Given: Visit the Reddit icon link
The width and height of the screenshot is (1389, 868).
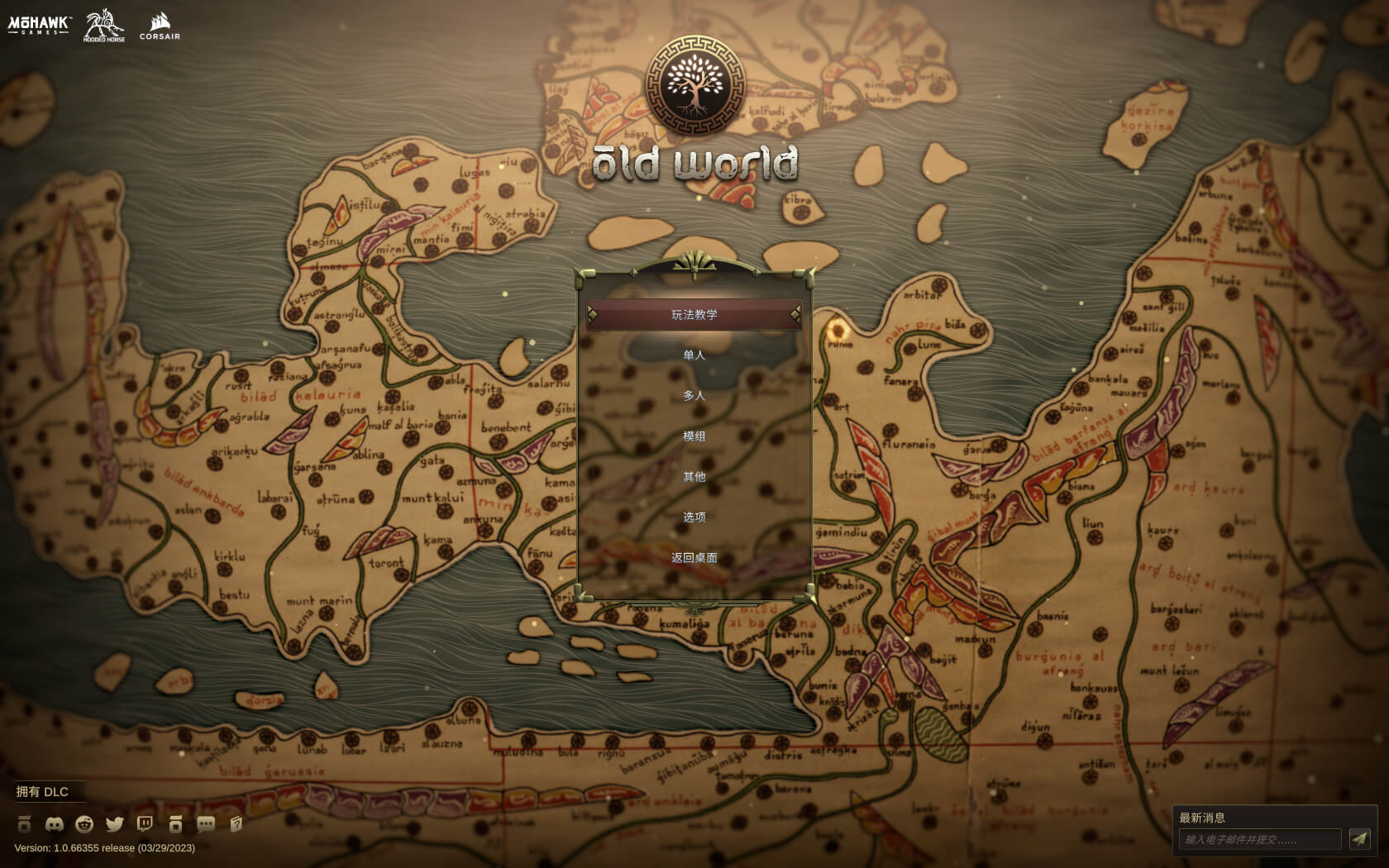Looking at the screenshot, I should [84, 824].
